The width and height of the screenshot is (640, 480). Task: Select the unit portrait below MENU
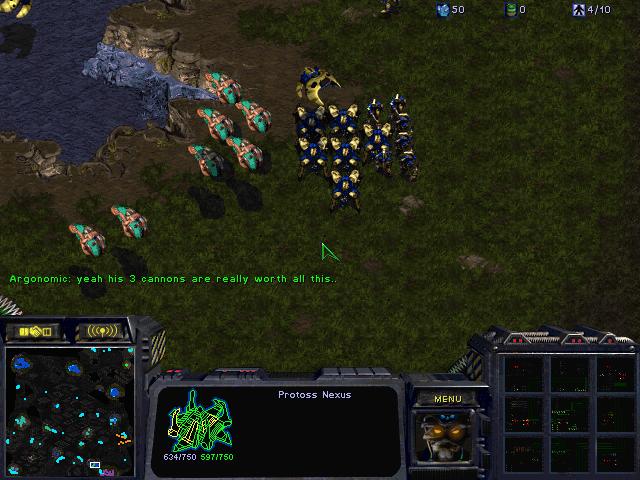[447, 436]
